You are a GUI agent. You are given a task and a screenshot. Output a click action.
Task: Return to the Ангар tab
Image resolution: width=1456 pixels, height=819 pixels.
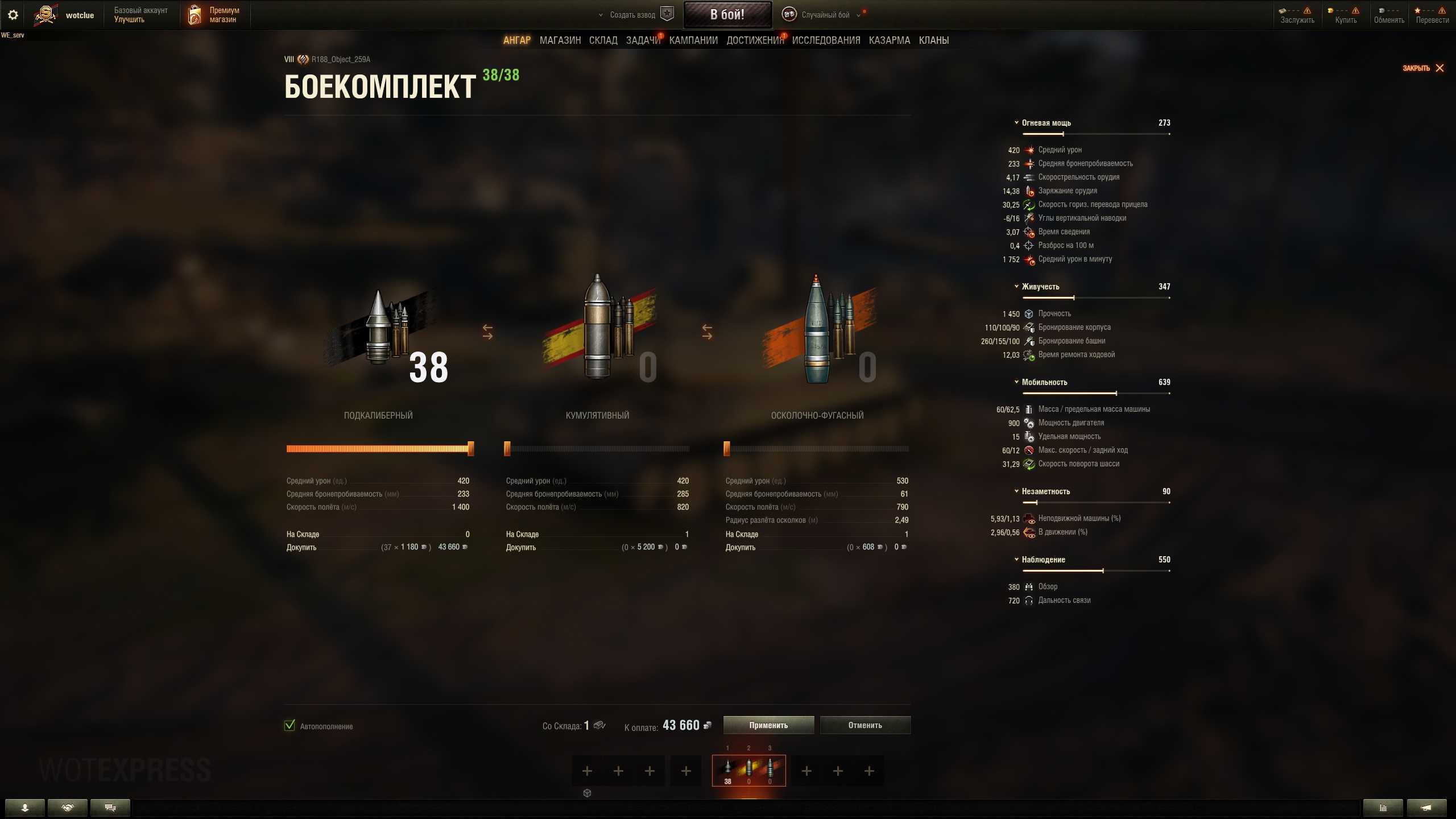click(x=516, y=40)
